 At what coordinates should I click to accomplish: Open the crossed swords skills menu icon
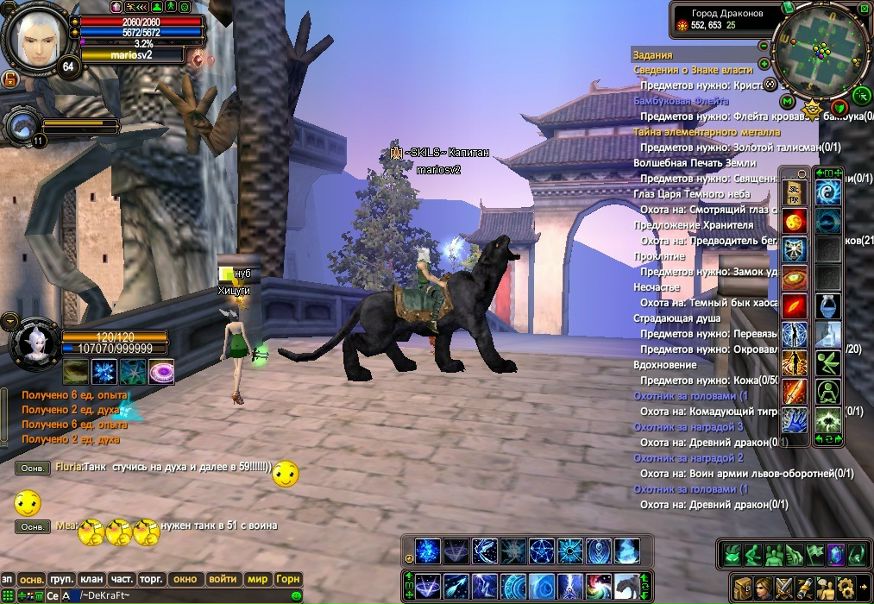[784, 586]
